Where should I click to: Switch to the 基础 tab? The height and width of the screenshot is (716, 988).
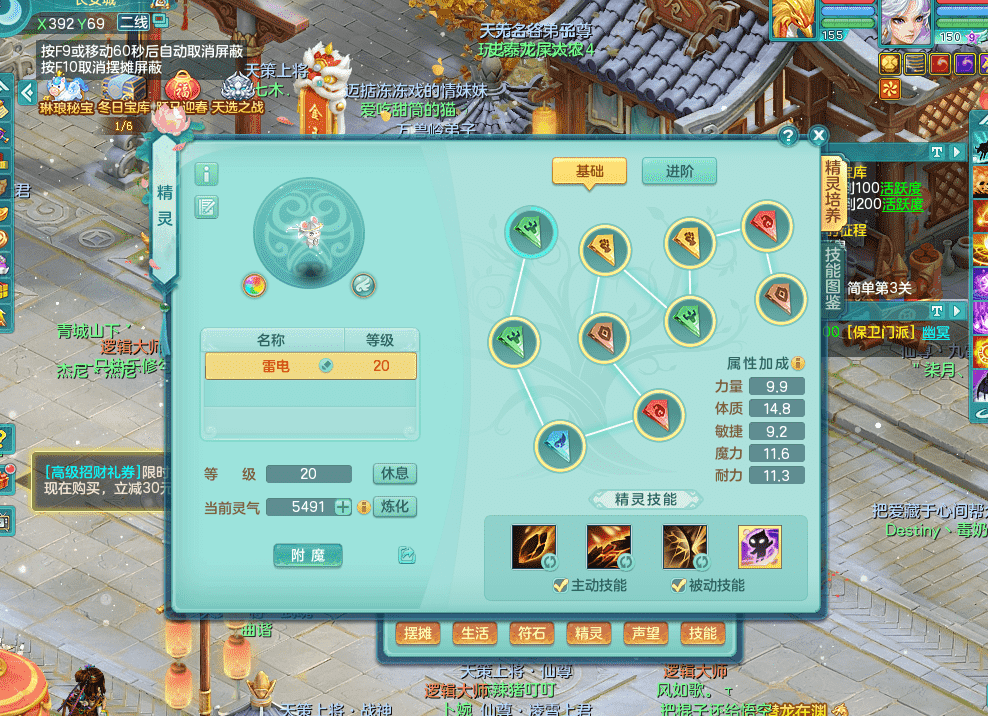click(589, 171)
